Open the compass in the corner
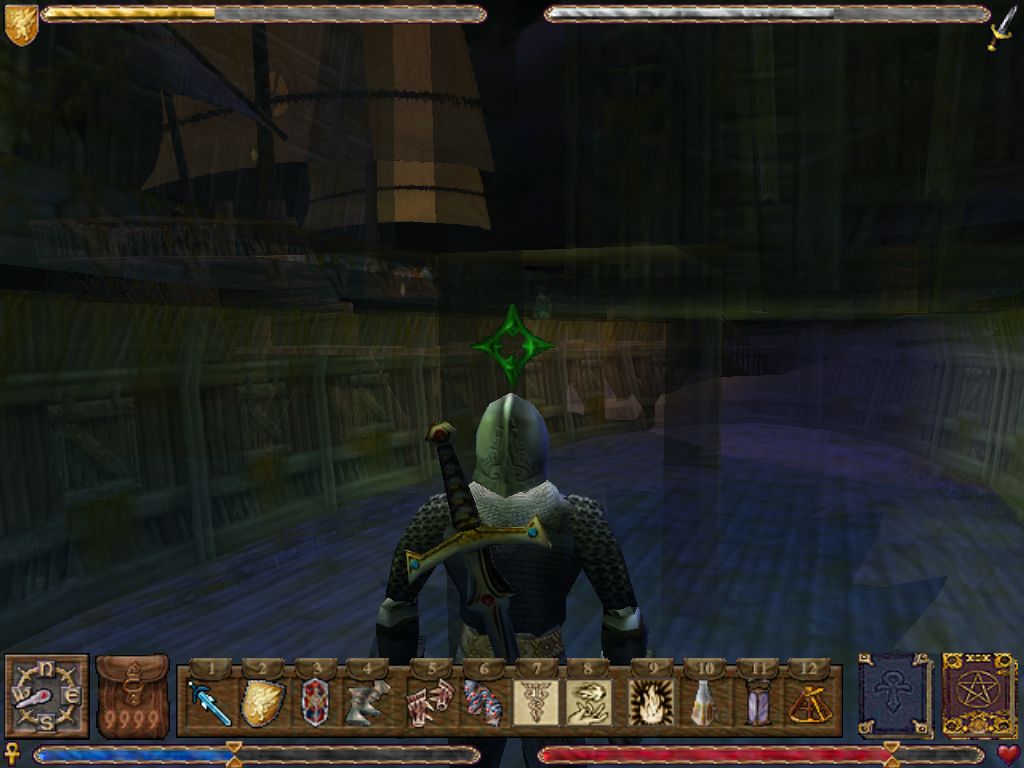The image size is (1024, 768). 46,696
